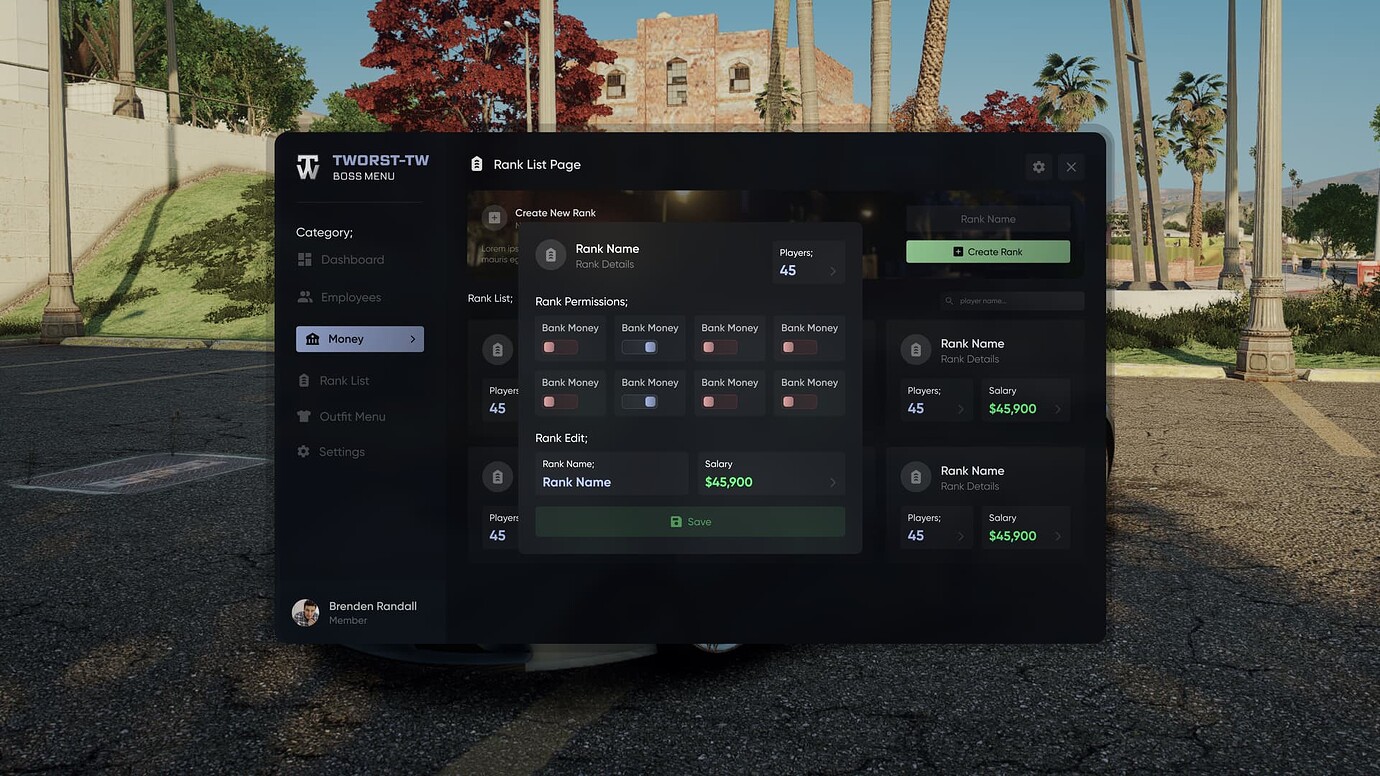Image resolution: width=1380 pixels, height=776 pixels.
Task: Open Employees via the people icon
Action: pyautogui.click(x=305, y=298)
